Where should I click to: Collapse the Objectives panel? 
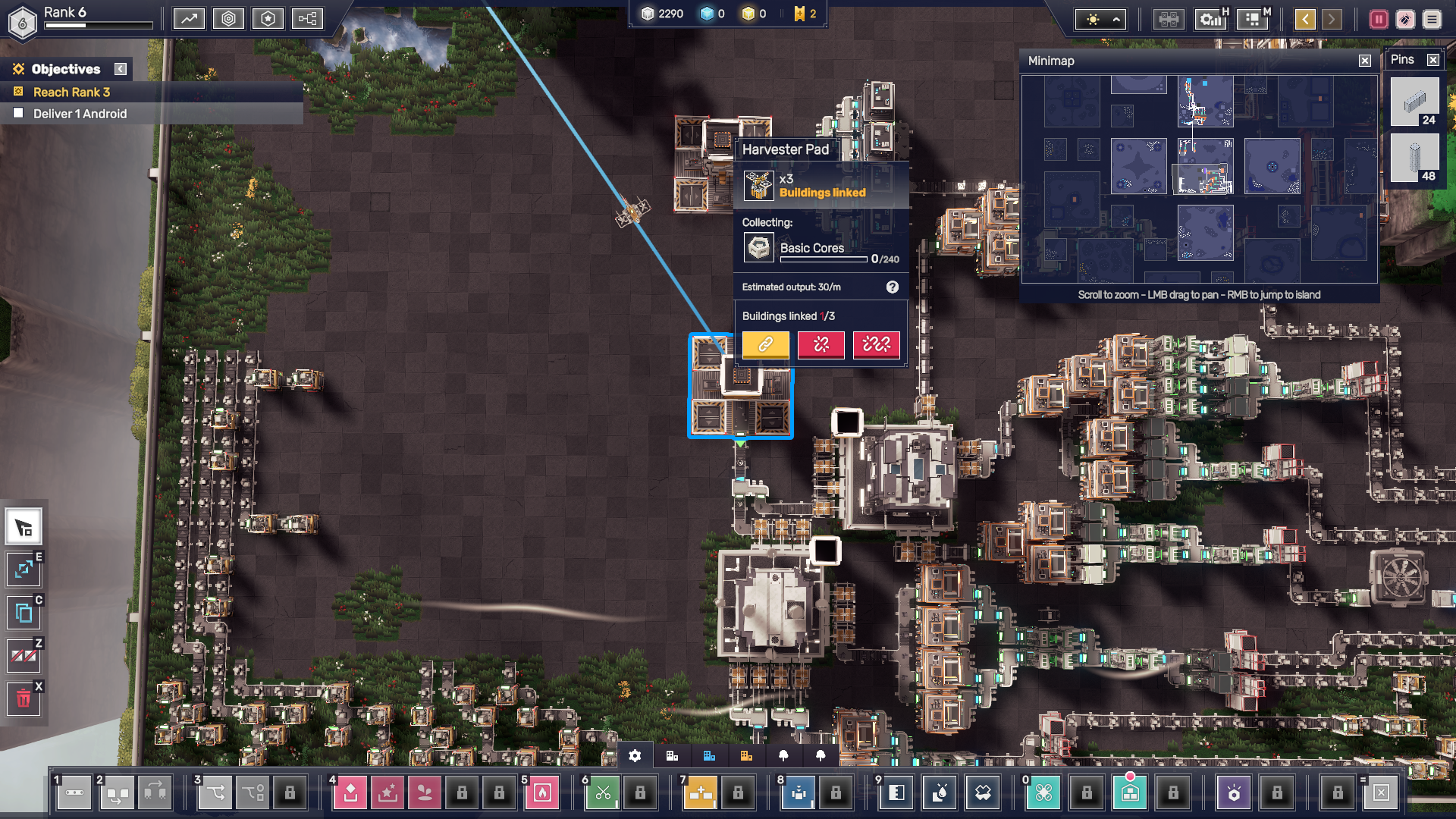coord(121,69)
